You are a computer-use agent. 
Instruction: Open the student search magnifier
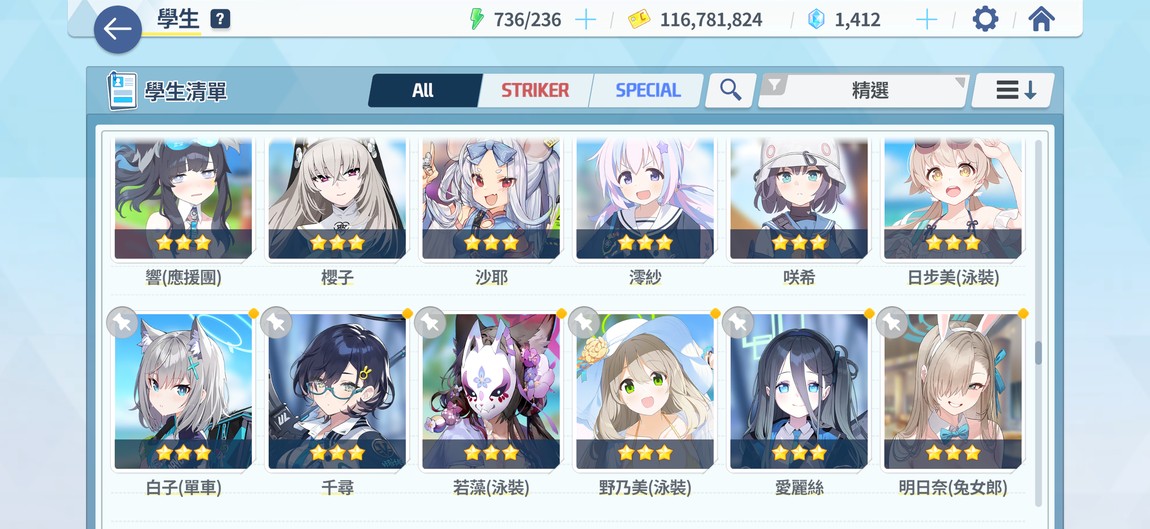(x=731, y=90)
